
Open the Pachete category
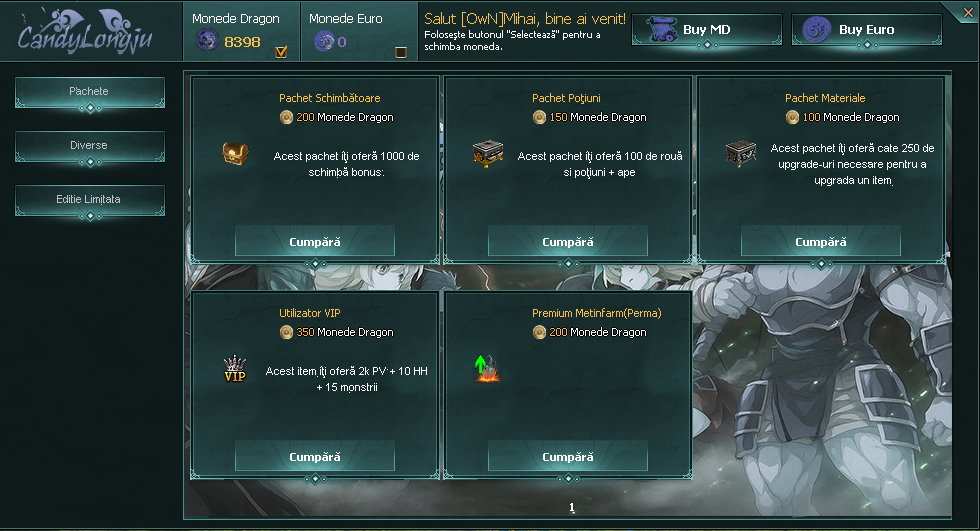pos(89,92)
